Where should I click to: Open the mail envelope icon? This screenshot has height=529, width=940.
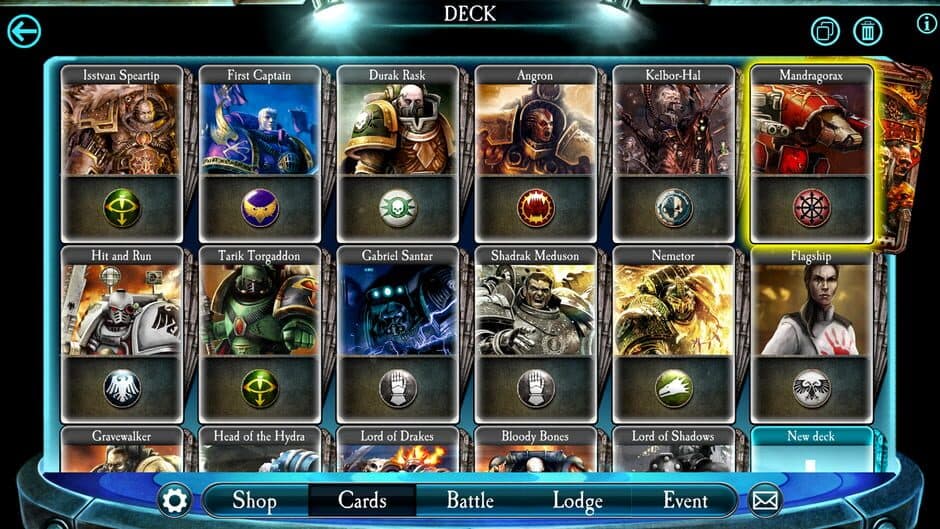pos(765,500)
